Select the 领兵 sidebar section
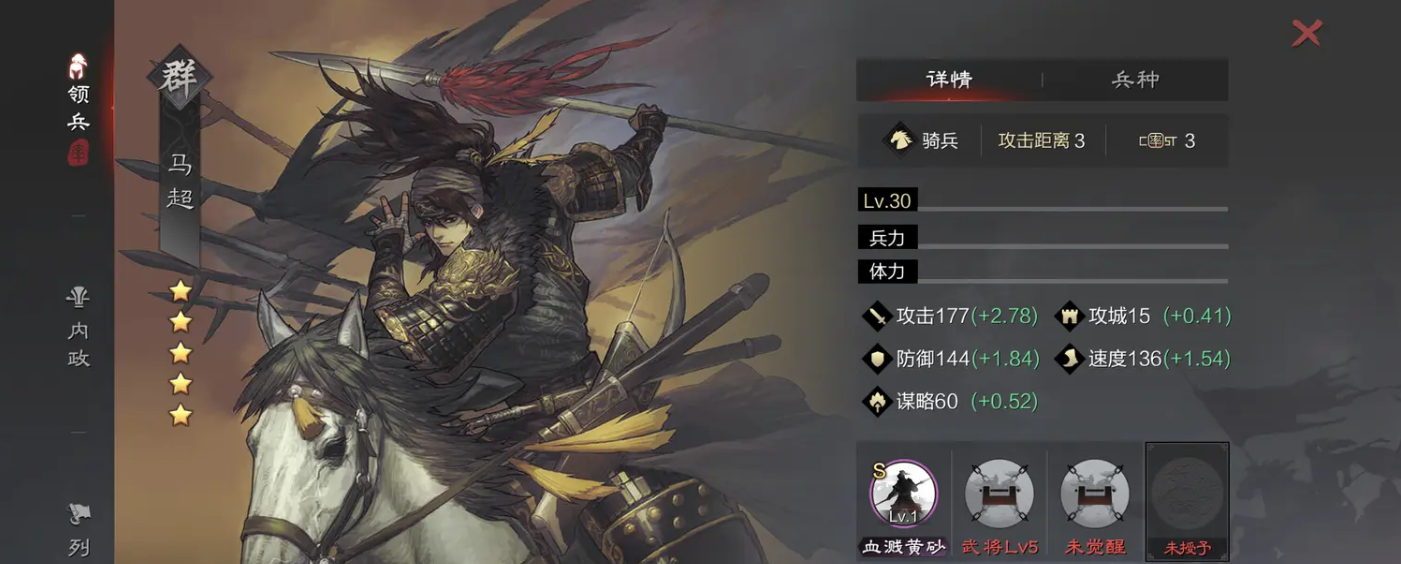The image size is (1401, 564). click(x=78, y=108)
